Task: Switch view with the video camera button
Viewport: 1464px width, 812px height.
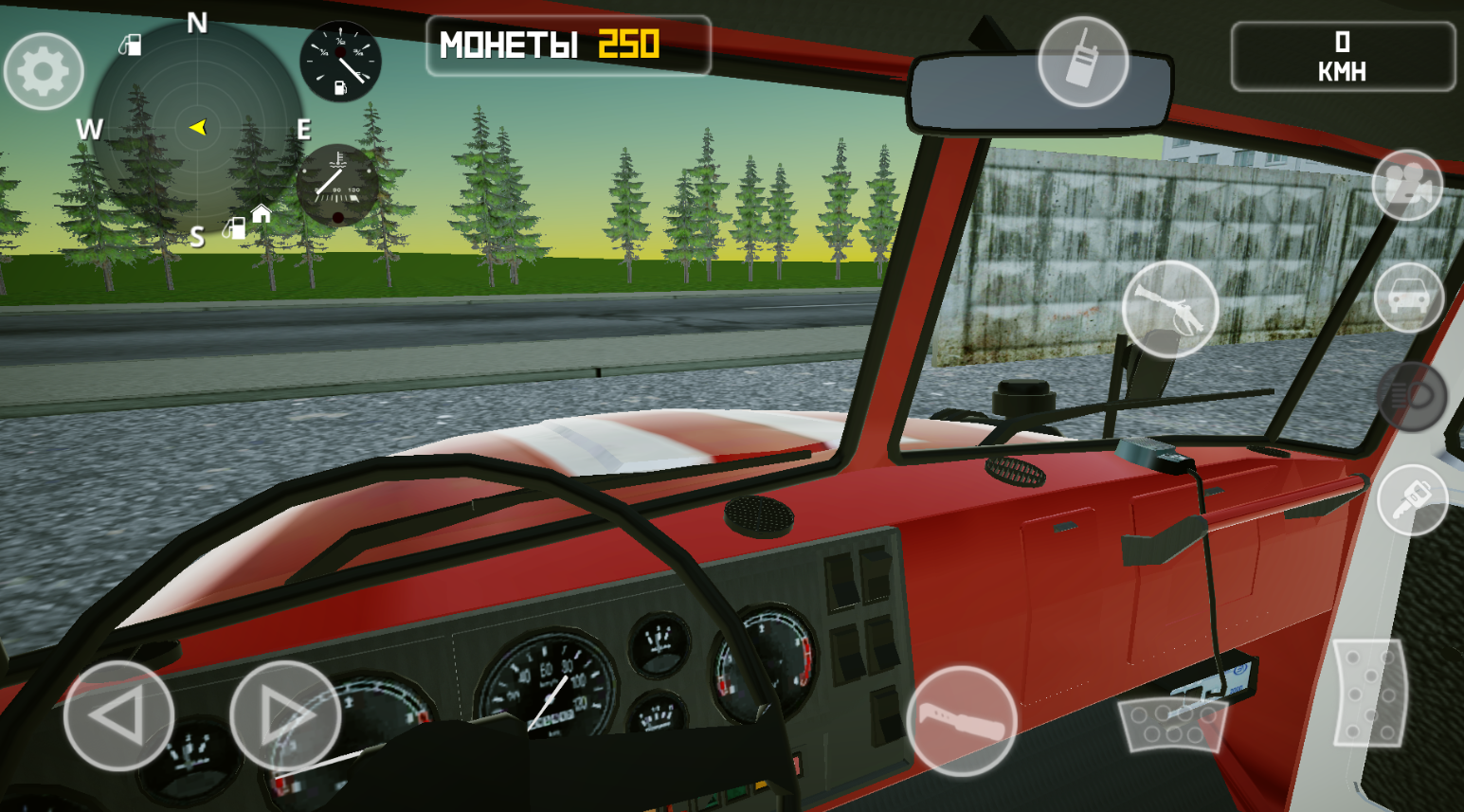Action: (x=1407, y=186)
